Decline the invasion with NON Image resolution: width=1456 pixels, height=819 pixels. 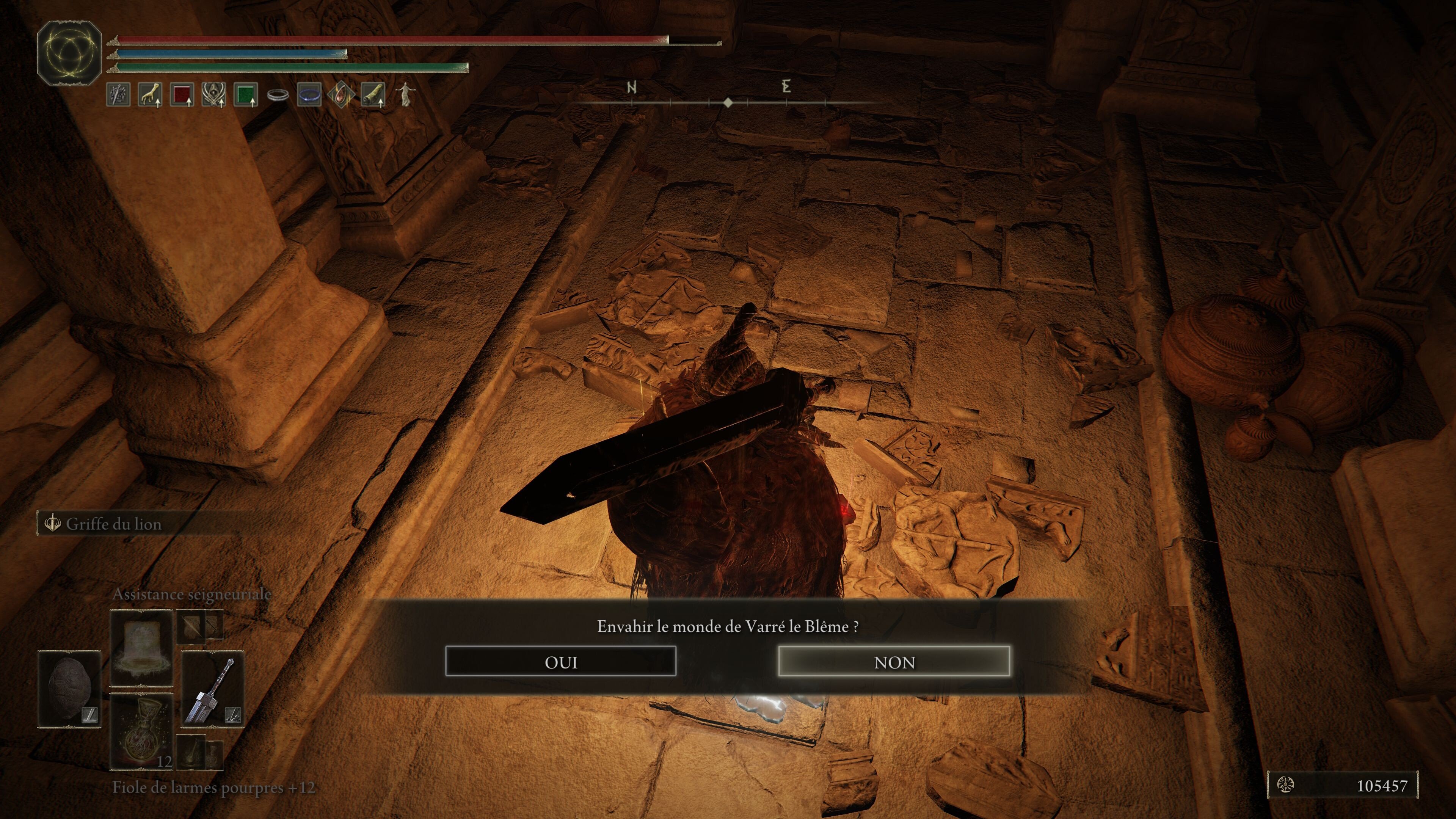coord(894,661)
